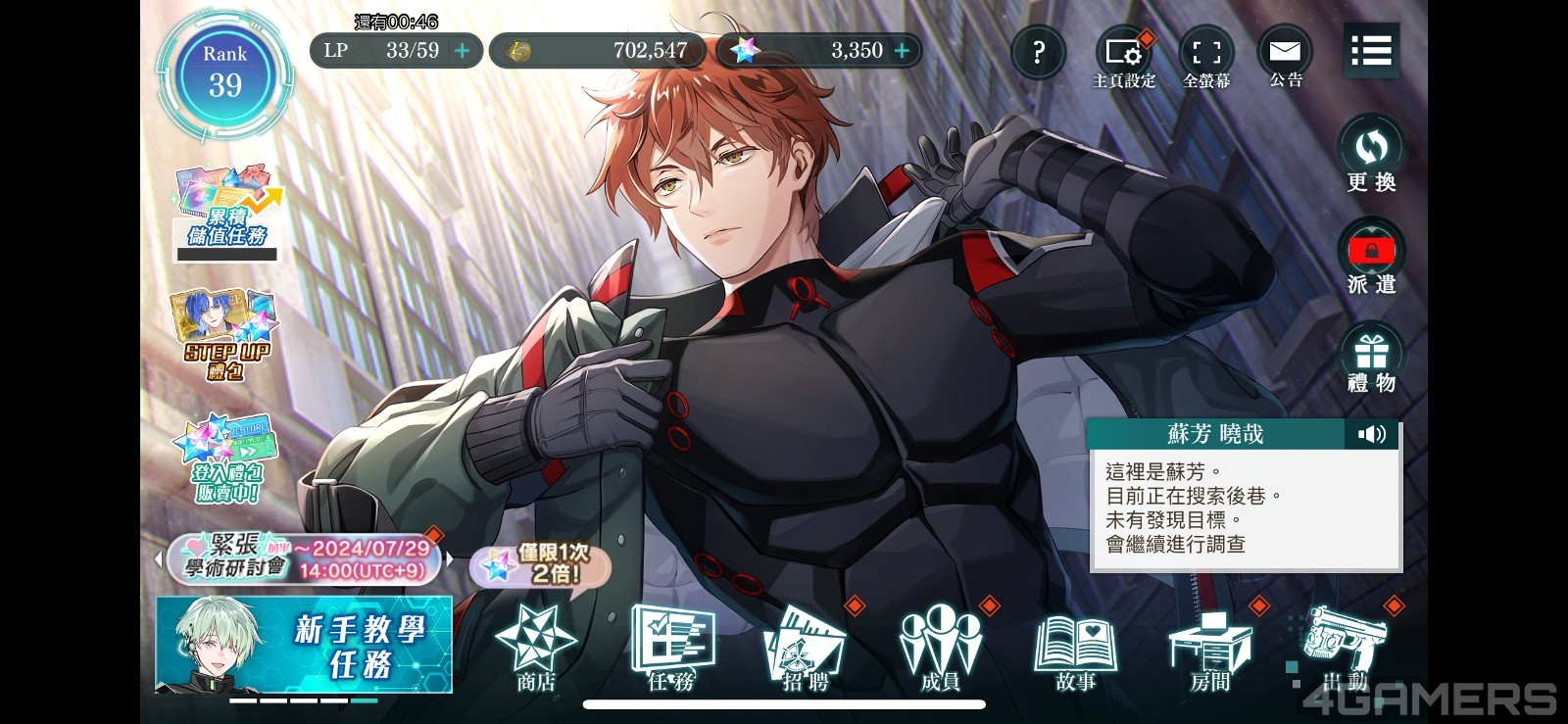Open the 緊張學術研討會 event banner
The height and width of the screenshot is (724, 1568).
pyautogui.click(x=304, y=558)
